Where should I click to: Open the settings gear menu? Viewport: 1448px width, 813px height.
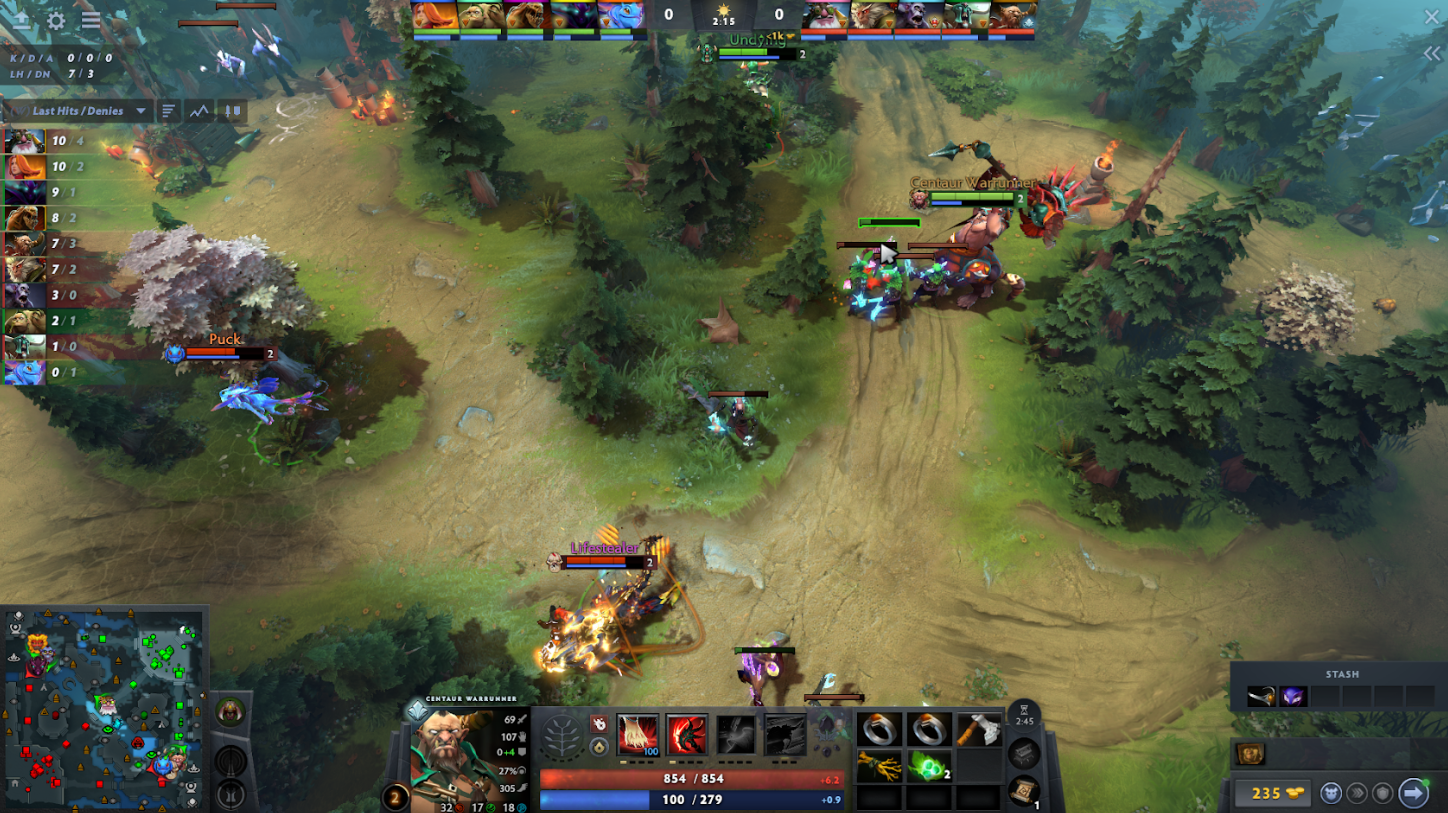56,20
